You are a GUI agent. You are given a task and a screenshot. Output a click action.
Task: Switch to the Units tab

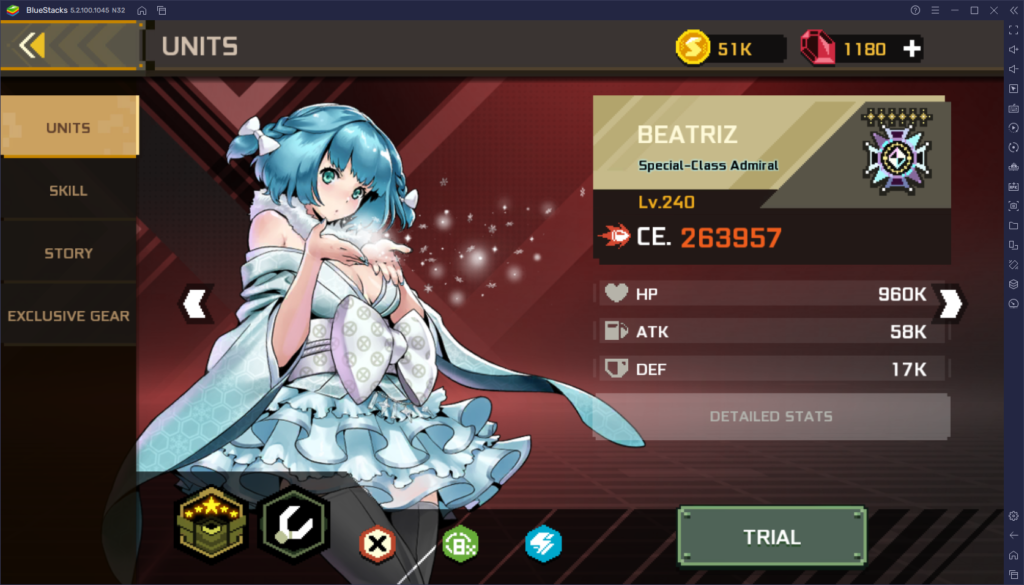click(68, 128)
